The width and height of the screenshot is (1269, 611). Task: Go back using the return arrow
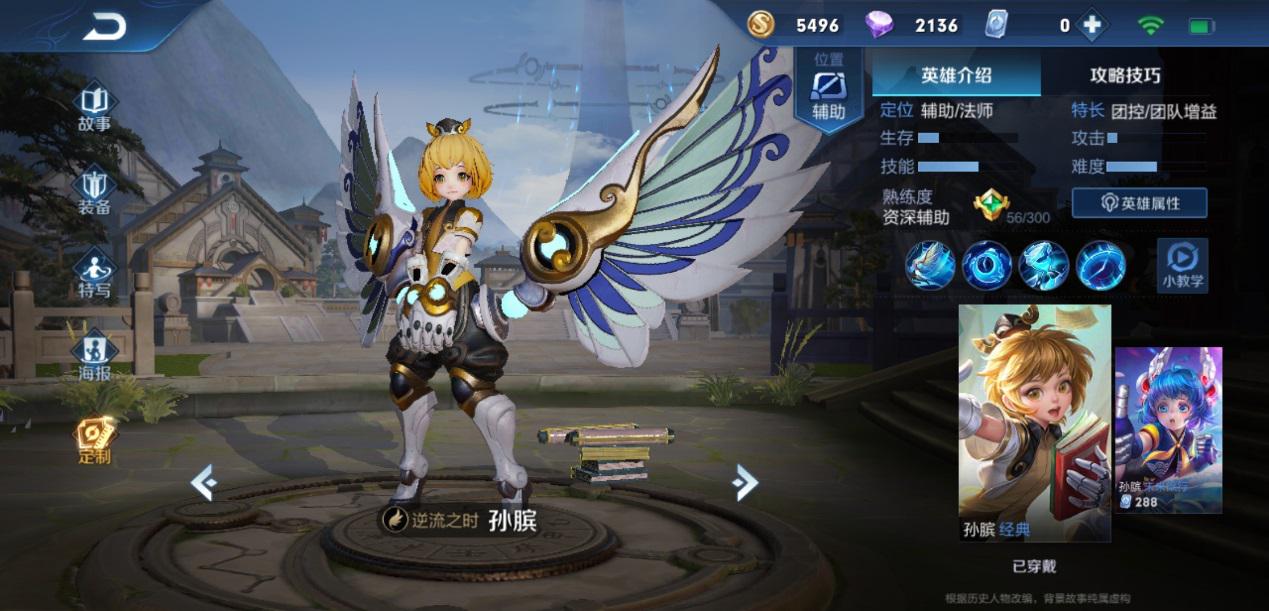[104, 27]
